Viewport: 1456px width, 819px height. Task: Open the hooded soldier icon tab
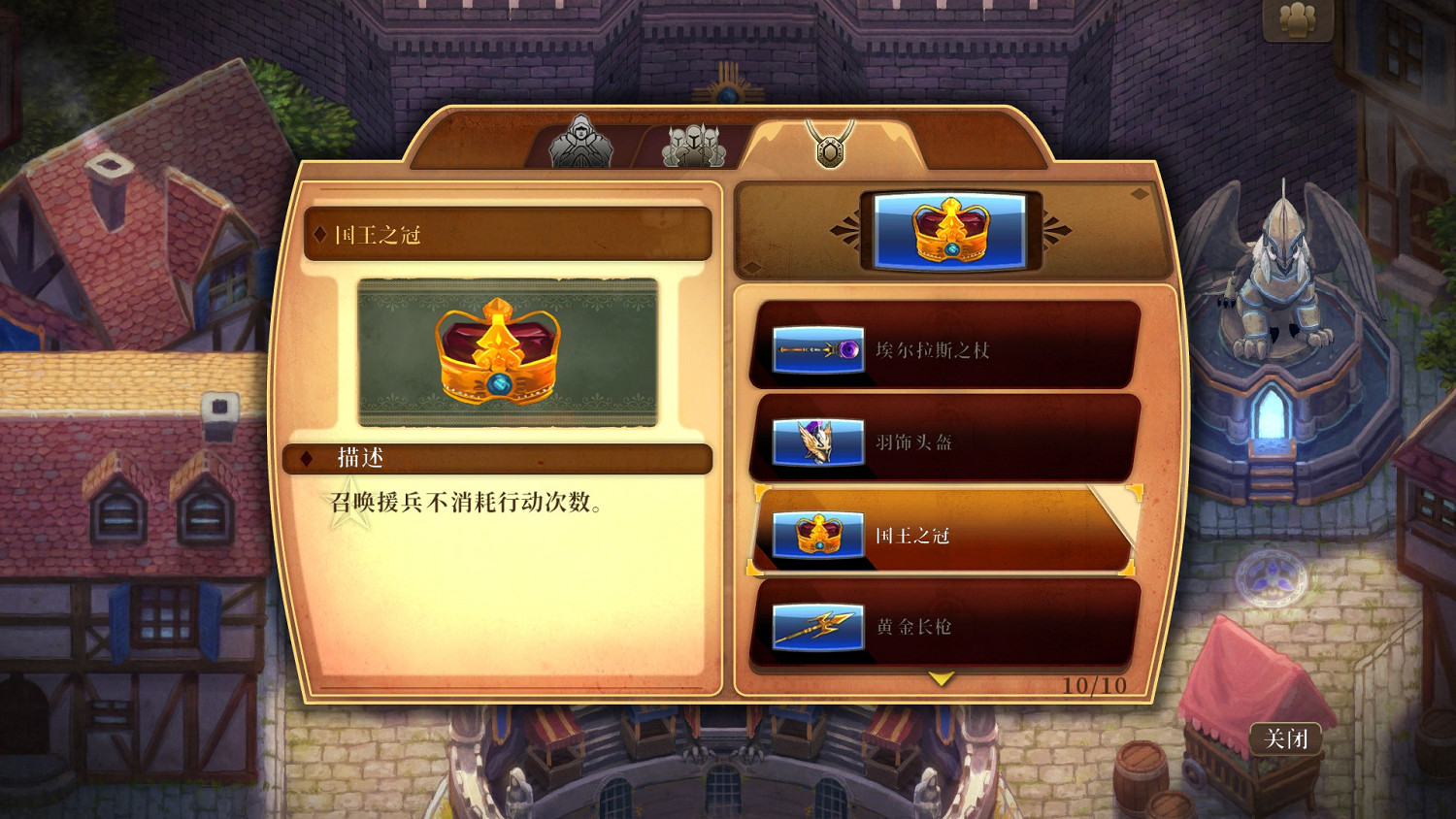point(579,145)
